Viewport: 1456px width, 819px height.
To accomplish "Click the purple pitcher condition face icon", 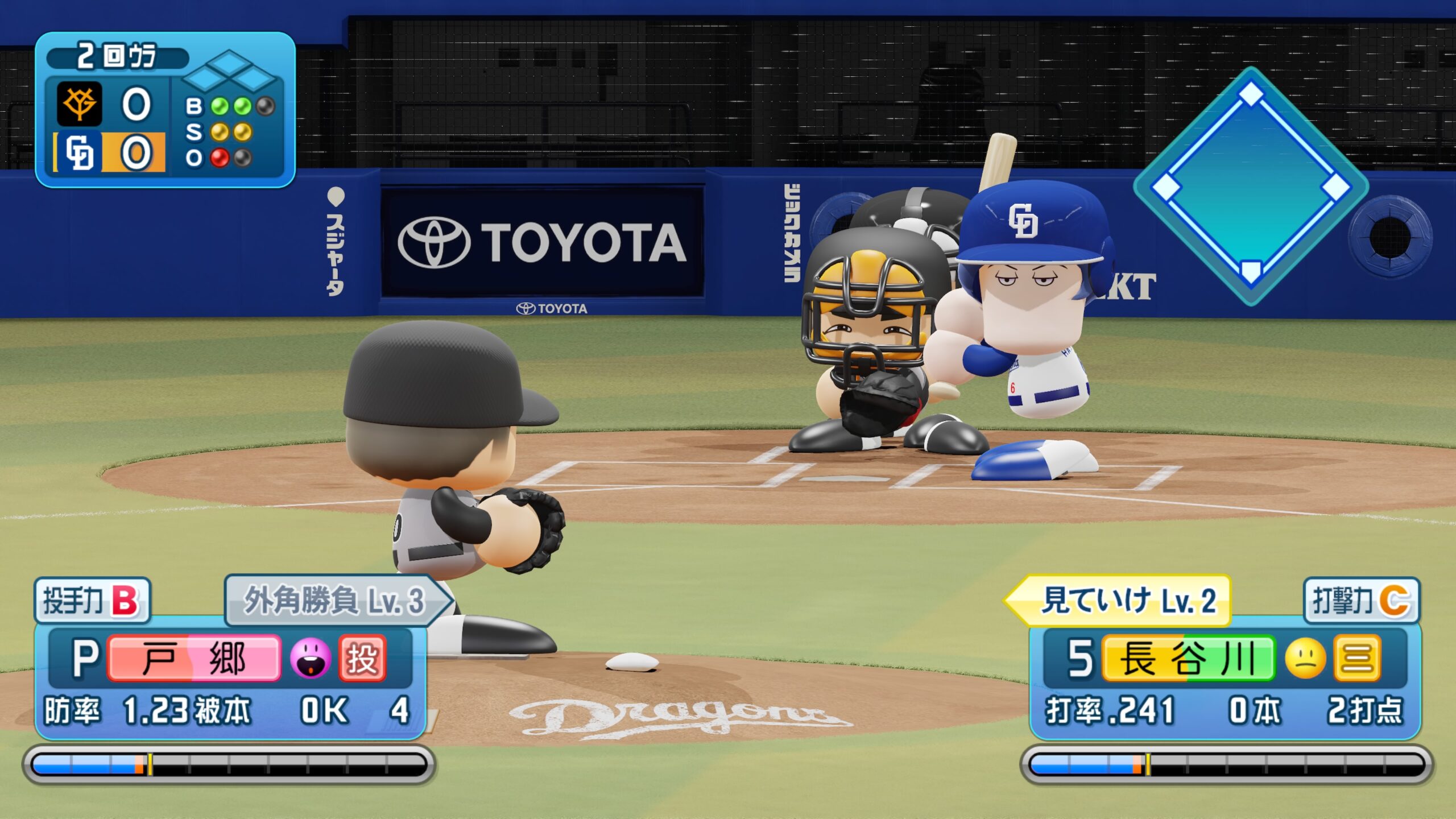I will (310, 658).
